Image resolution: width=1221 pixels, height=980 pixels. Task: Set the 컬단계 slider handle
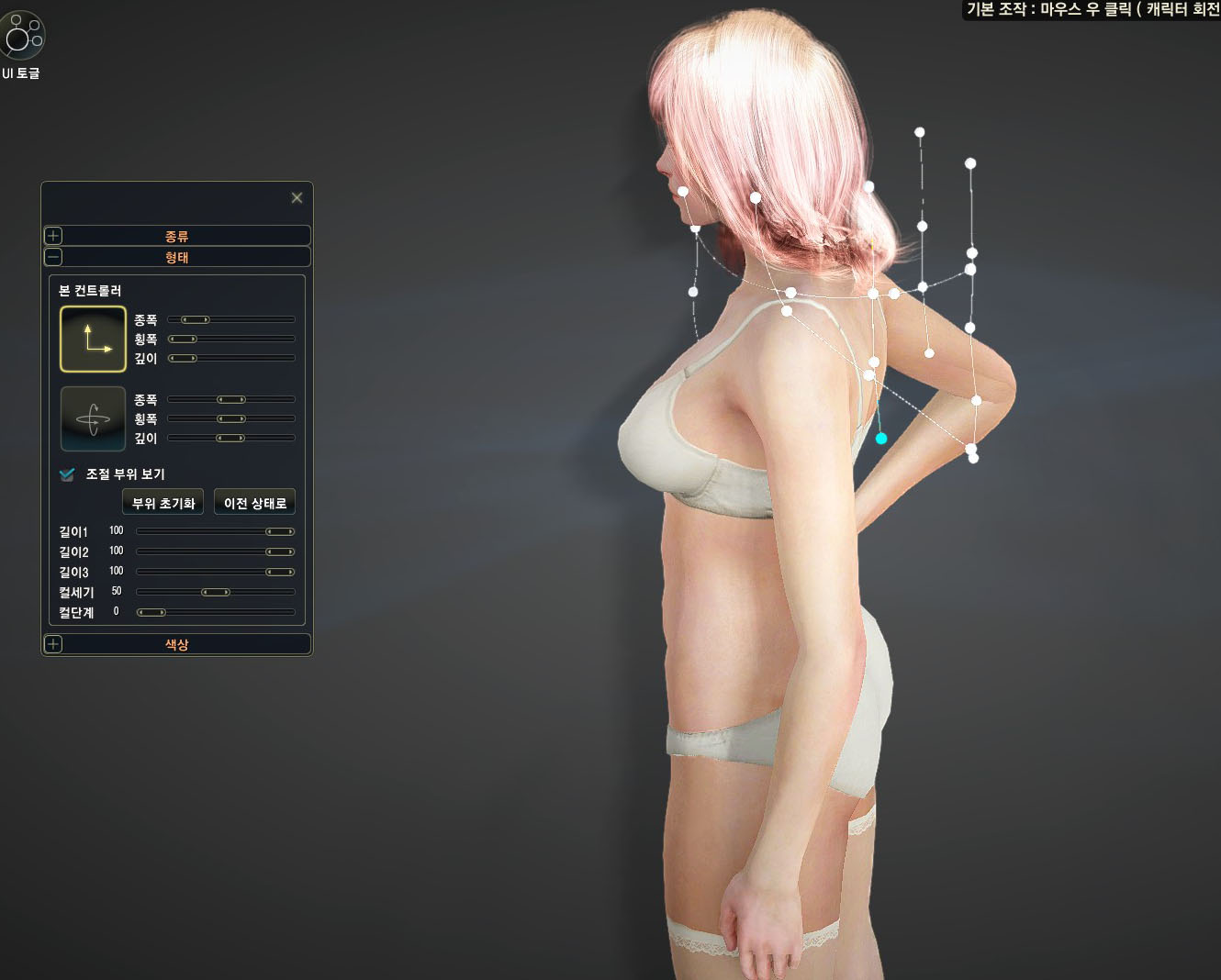click(x=151, y=612)
